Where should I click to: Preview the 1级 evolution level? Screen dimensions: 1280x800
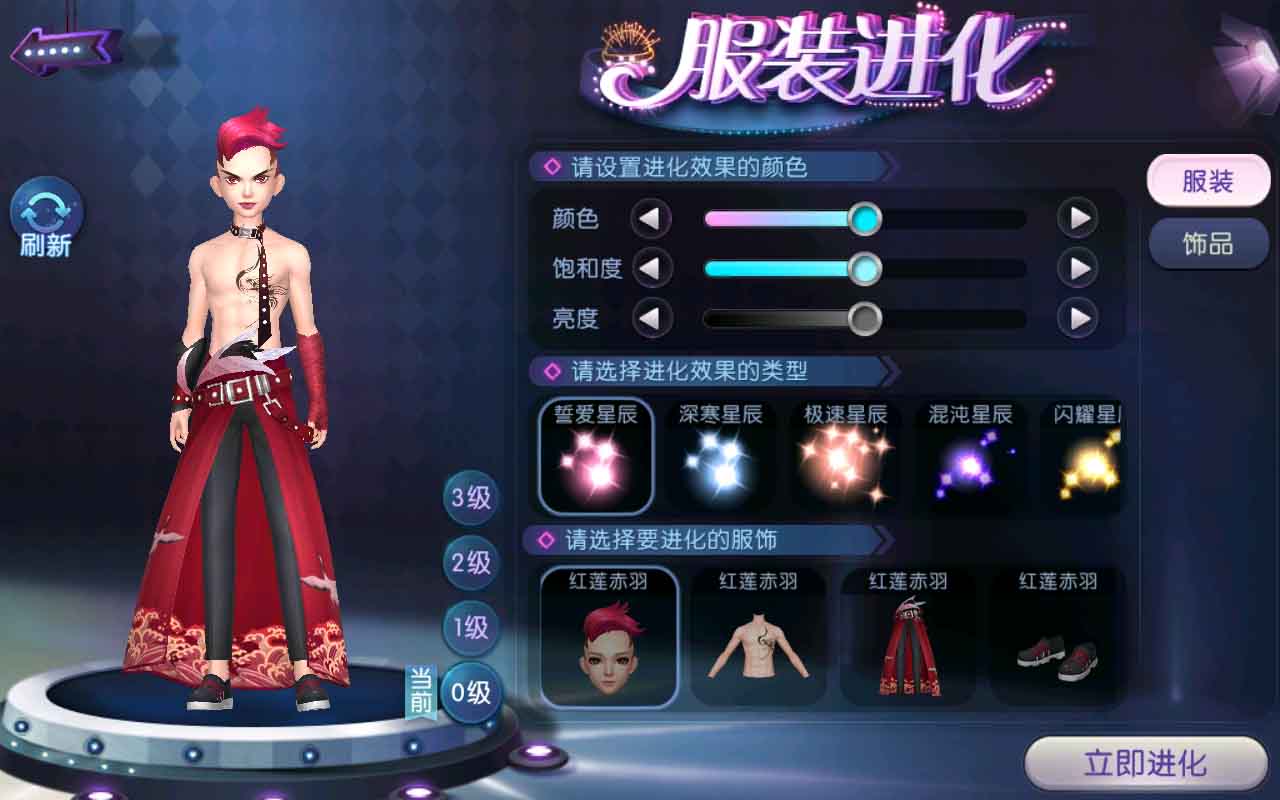[x=471, y=627]
